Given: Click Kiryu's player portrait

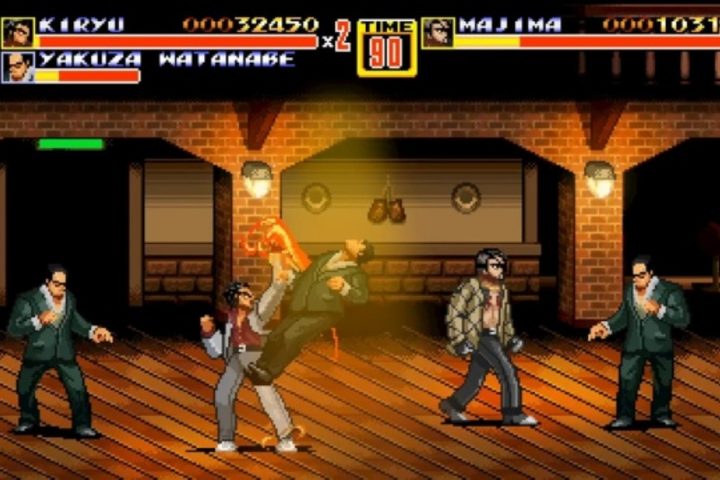Looking at the screenshot, I should point(17,32).
